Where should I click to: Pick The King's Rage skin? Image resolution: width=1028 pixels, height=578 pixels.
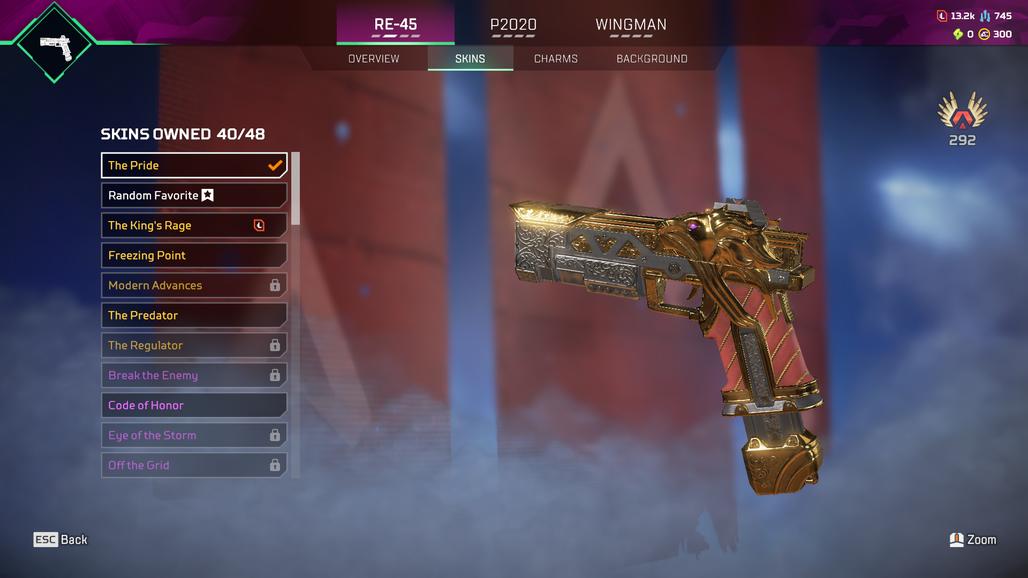[194, 225]
